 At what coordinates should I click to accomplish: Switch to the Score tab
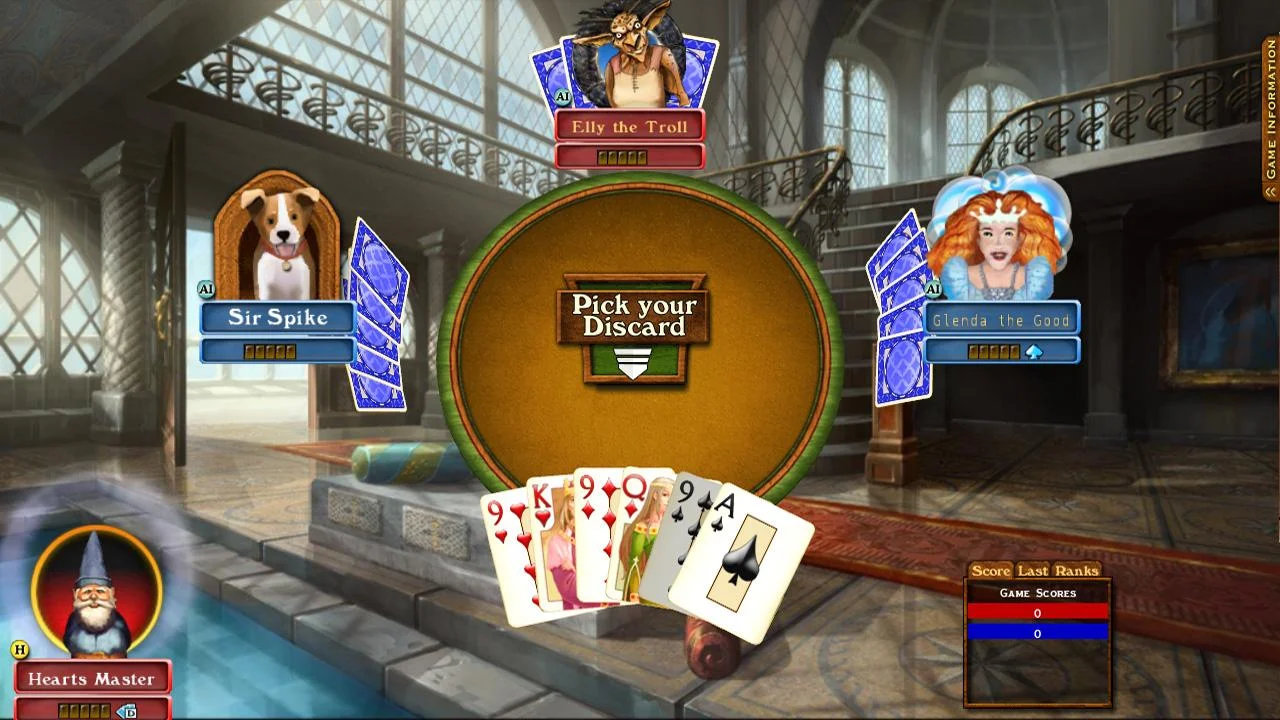(991, 571)
